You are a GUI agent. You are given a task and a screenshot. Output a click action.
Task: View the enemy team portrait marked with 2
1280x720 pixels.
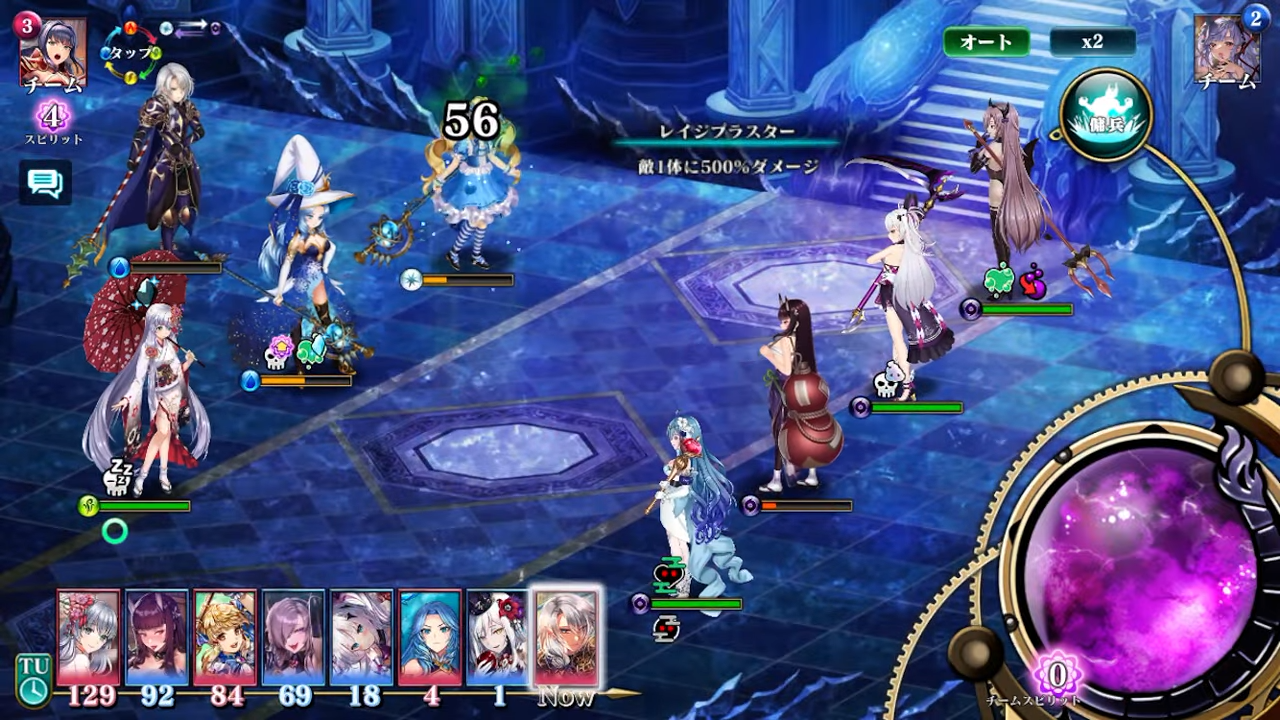pyautogui.click(x=1227, y=50)
